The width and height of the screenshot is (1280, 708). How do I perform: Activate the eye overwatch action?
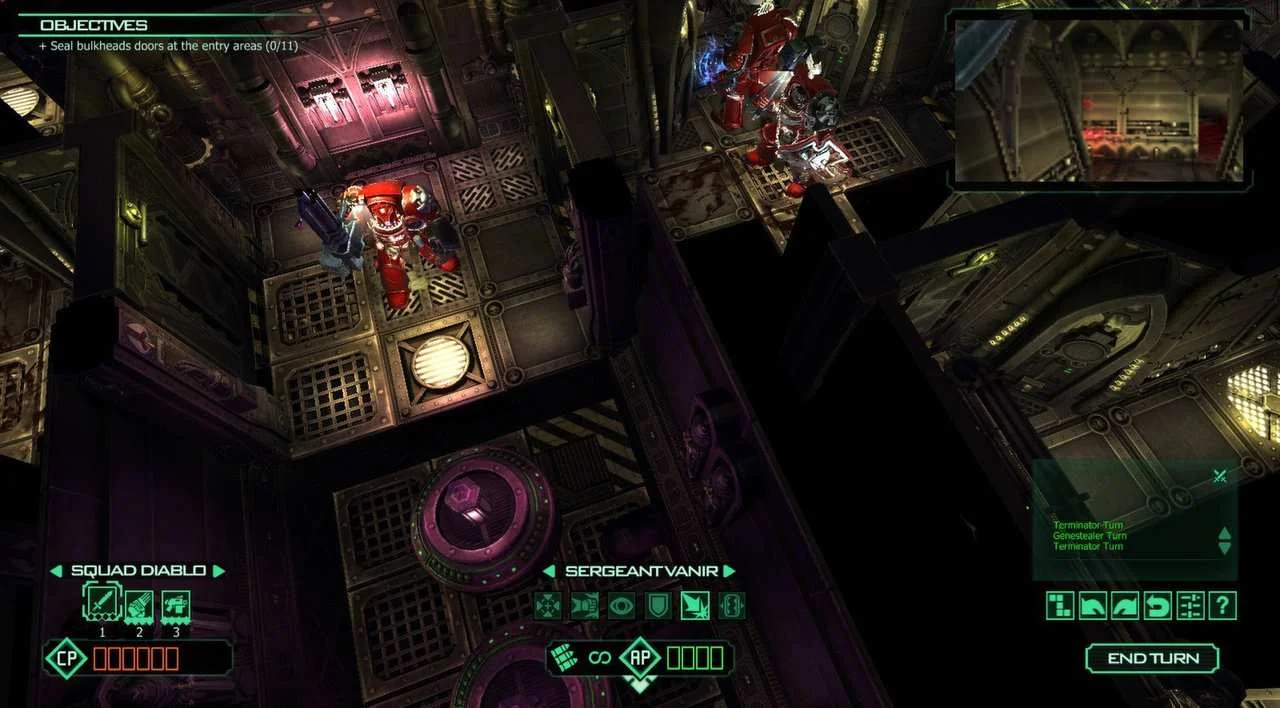(621, 605)
